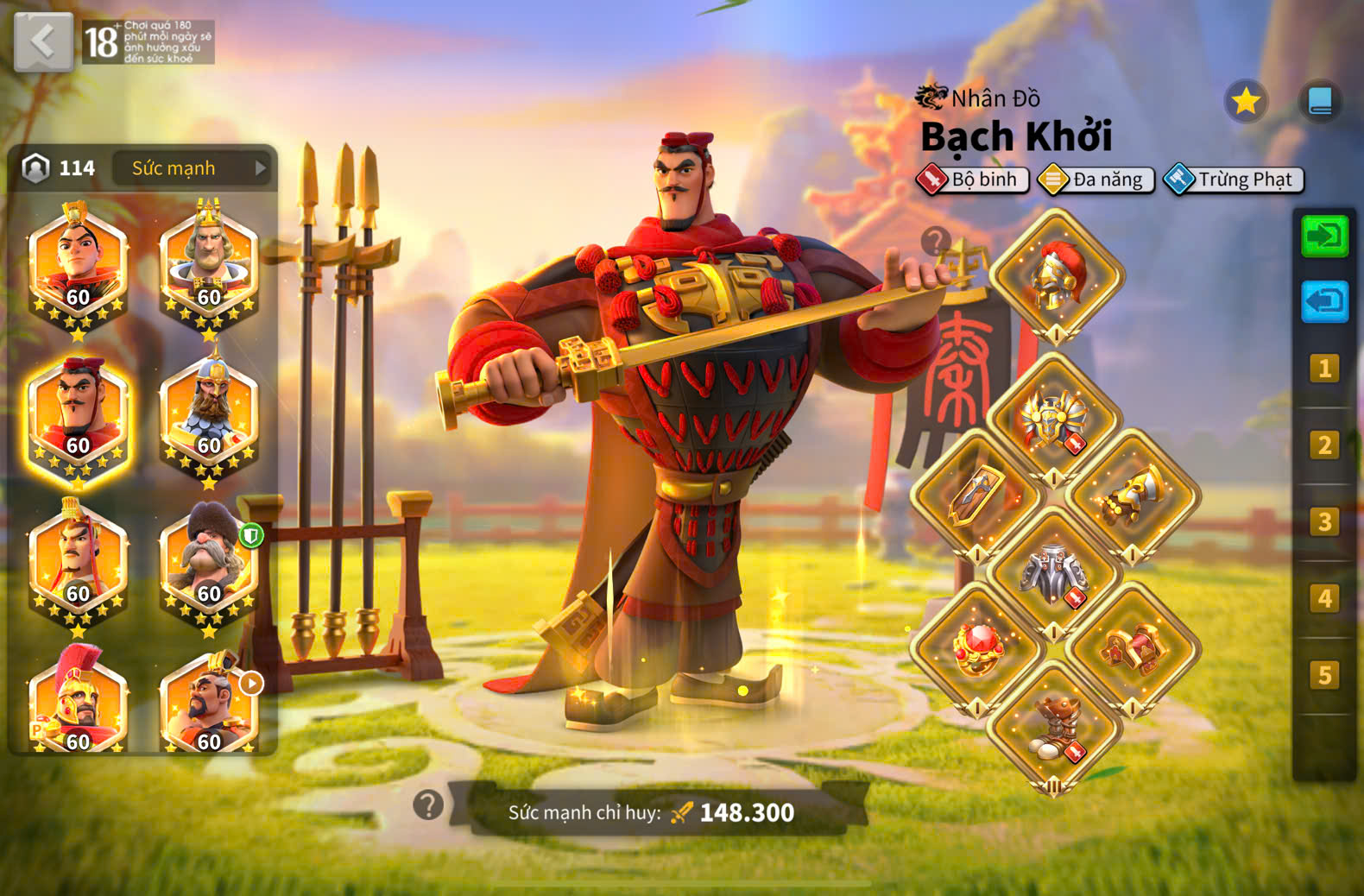Show help for Sức mạnh chỉ huy
The width and height of the screenshot is (1364, 896).
click(428, 805)
